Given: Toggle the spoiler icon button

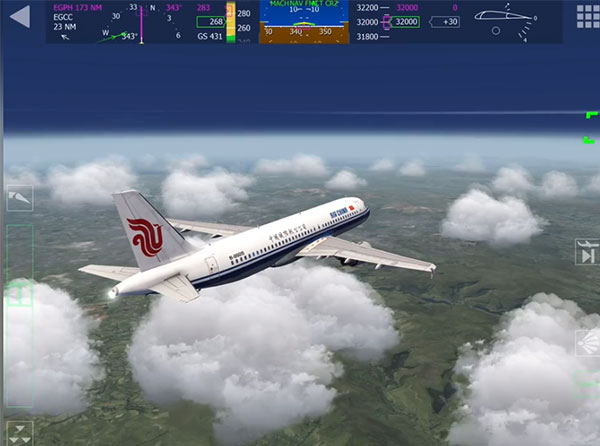Looking at the screenshot, I should tap(19, 201).
